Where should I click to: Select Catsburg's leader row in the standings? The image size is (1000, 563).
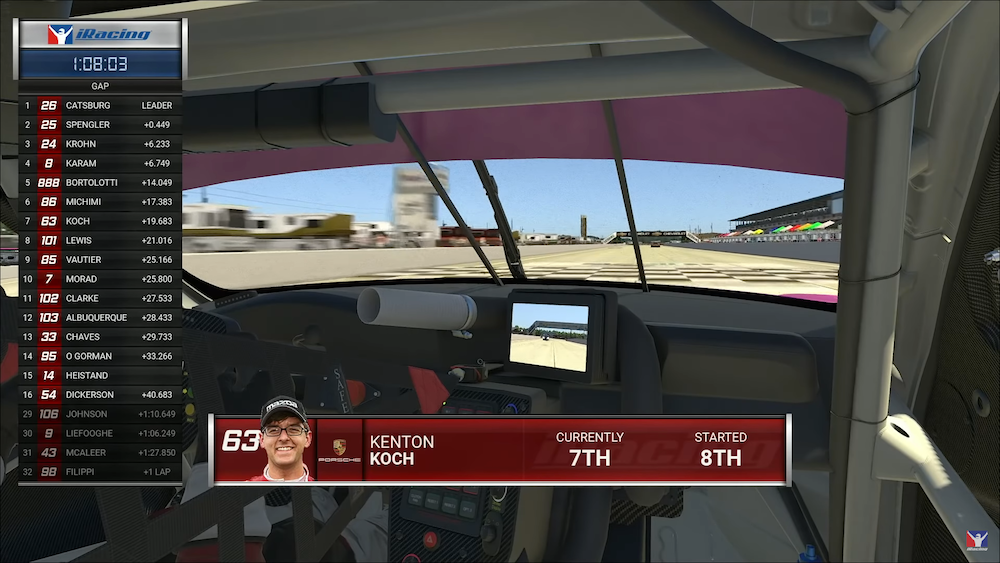pos(100,105)
